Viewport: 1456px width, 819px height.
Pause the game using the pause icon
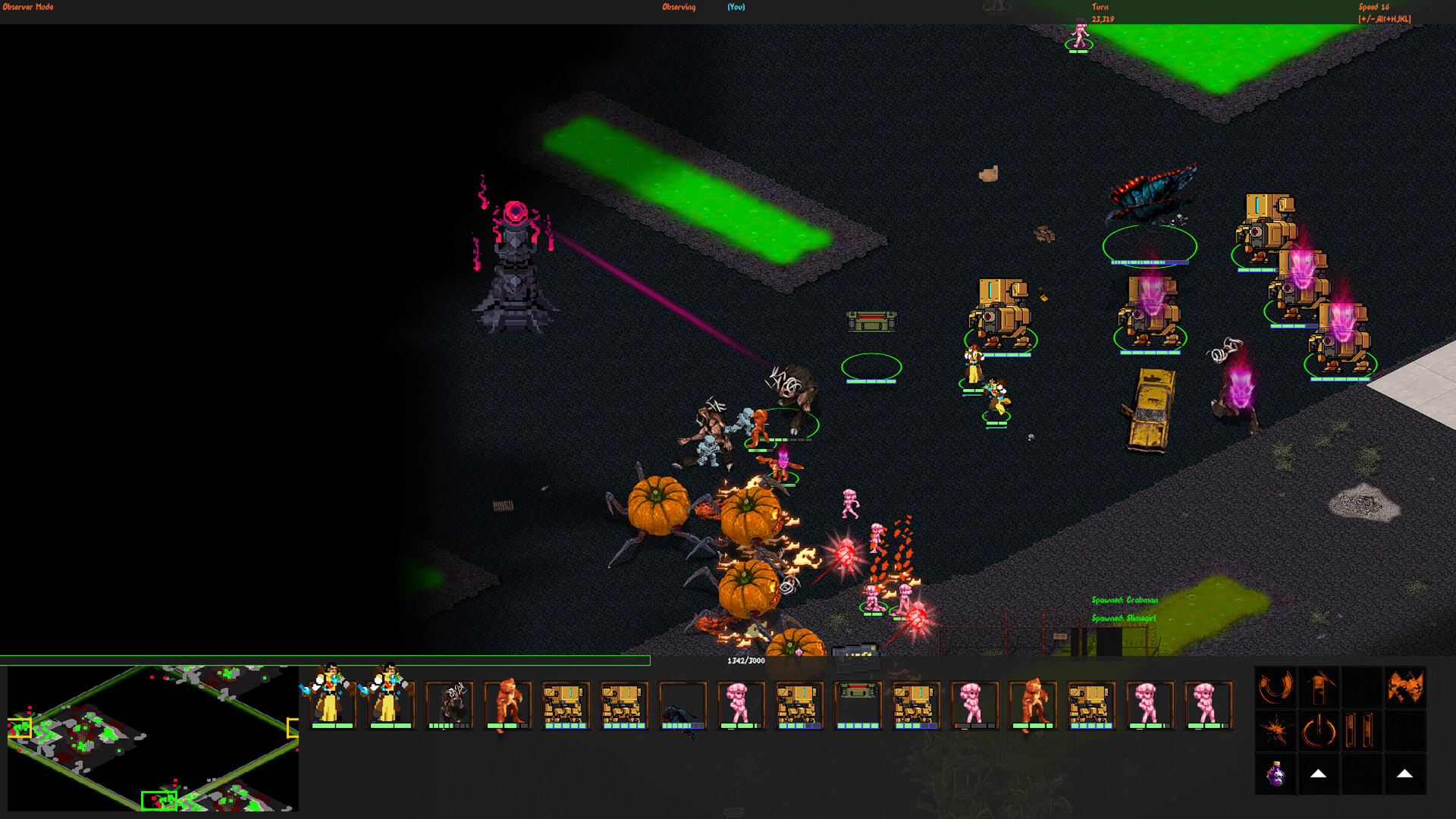1360,730
